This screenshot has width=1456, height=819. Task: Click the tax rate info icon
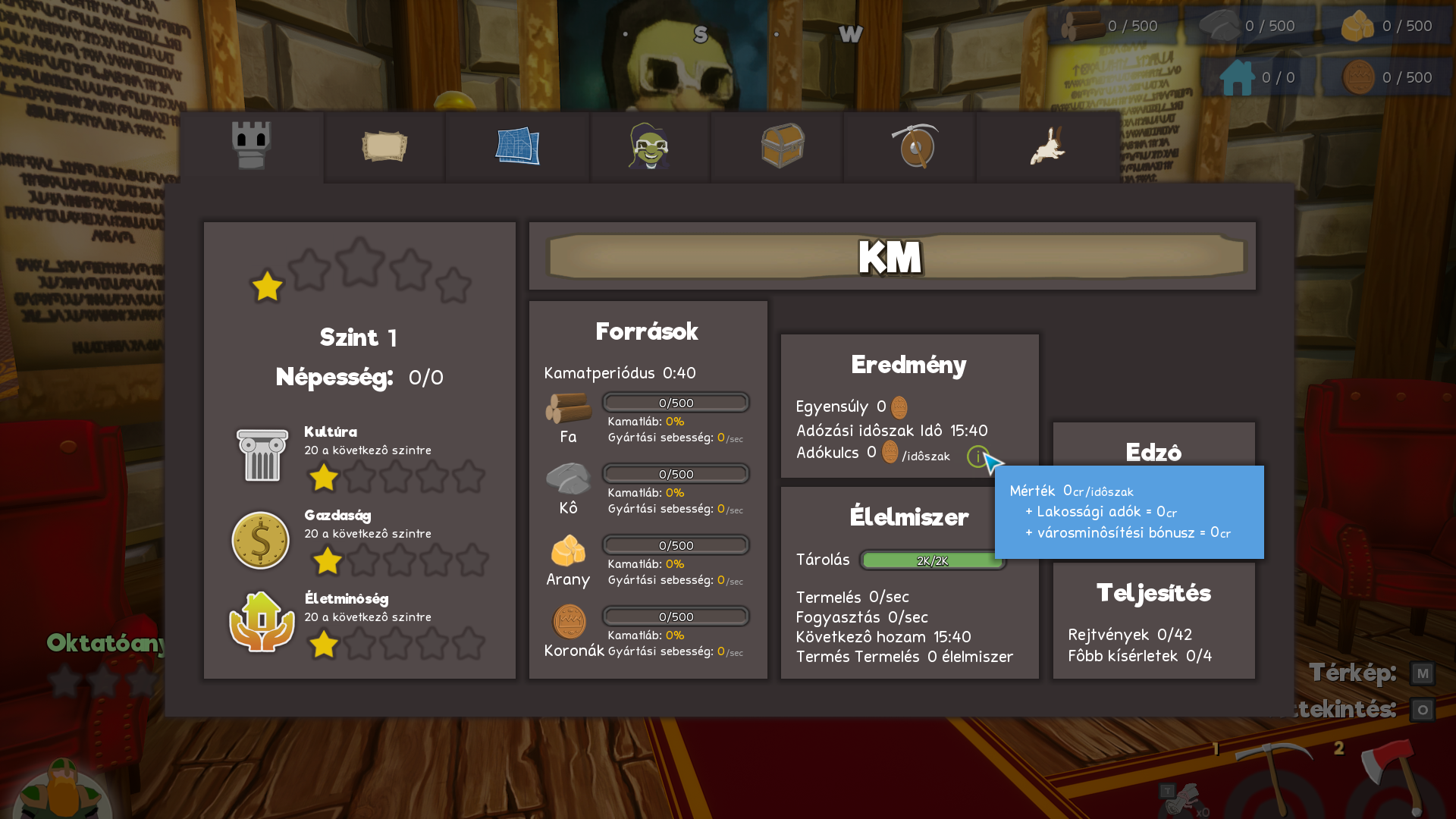[x=977, y=457]
